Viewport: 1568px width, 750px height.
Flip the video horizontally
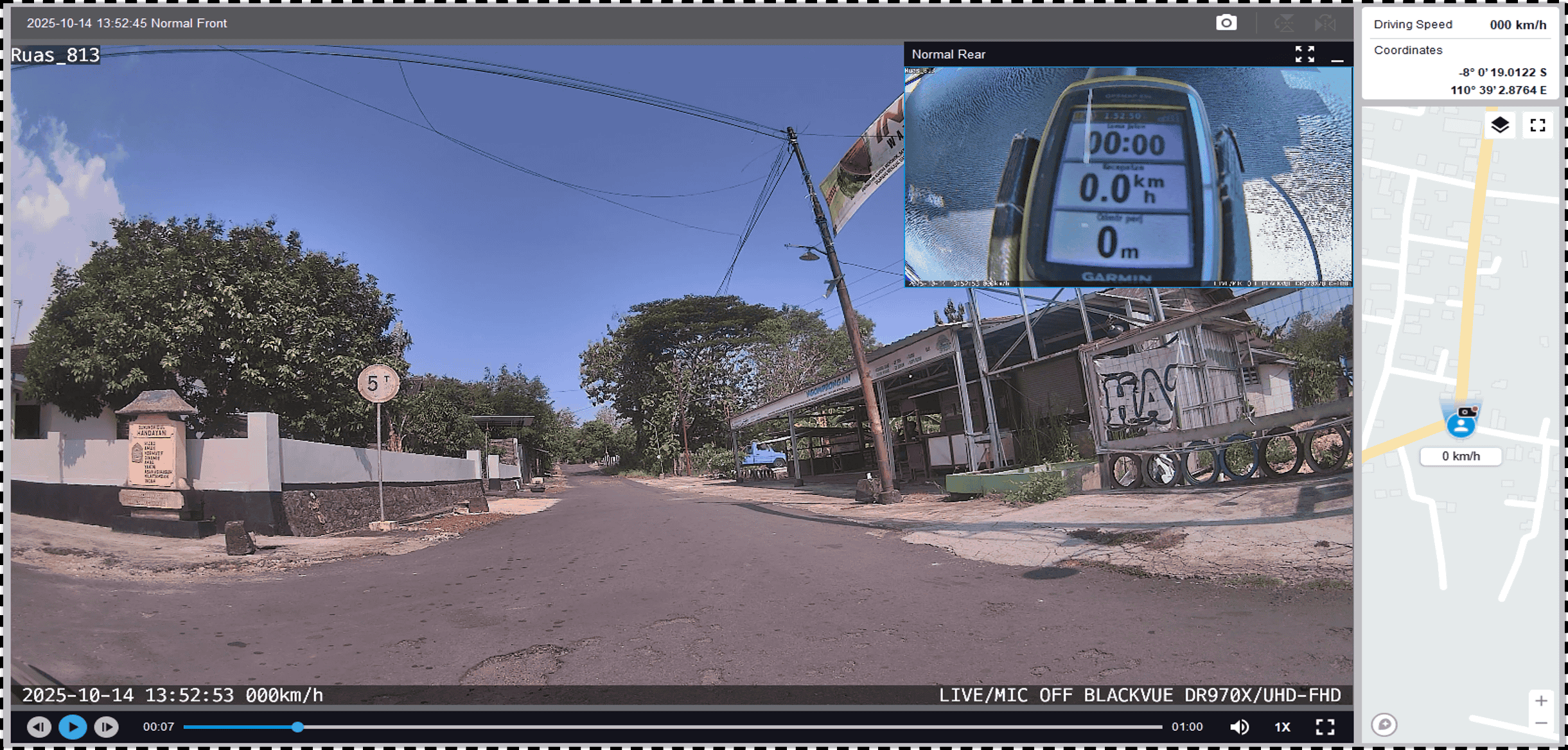1325,24
